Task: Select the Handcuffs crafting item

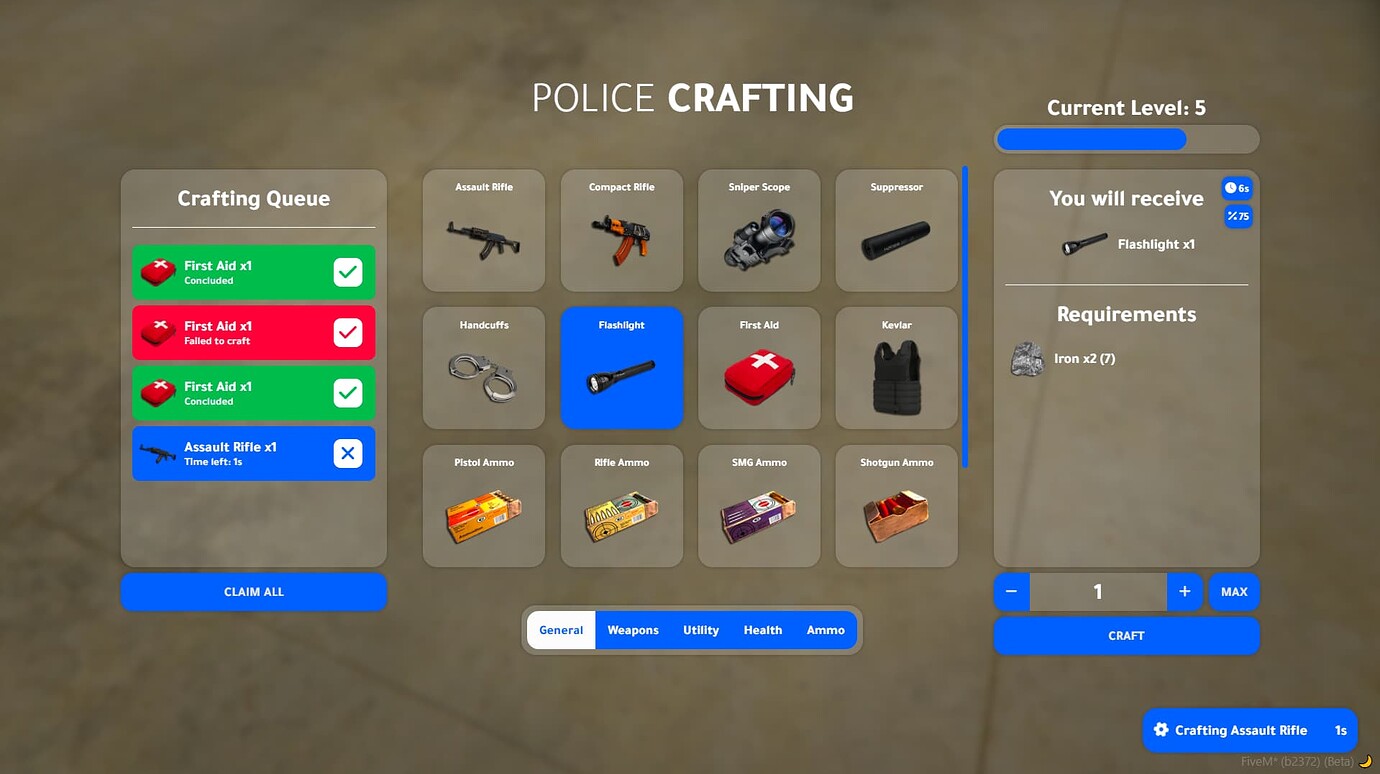Action: tap(483, 367)
